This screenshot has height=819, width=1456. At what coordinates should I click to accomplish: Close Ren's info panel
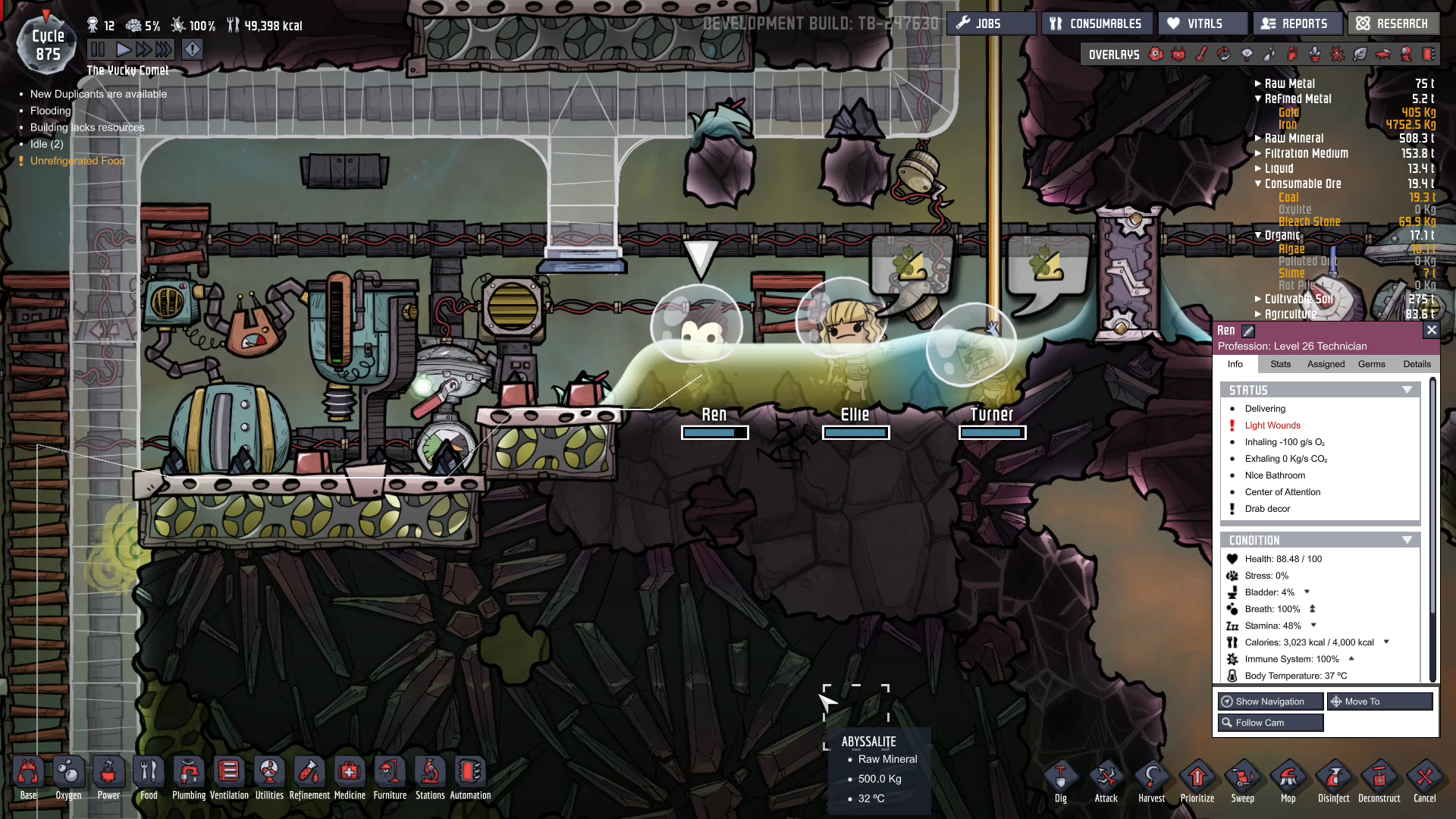tap(1431, 330)
